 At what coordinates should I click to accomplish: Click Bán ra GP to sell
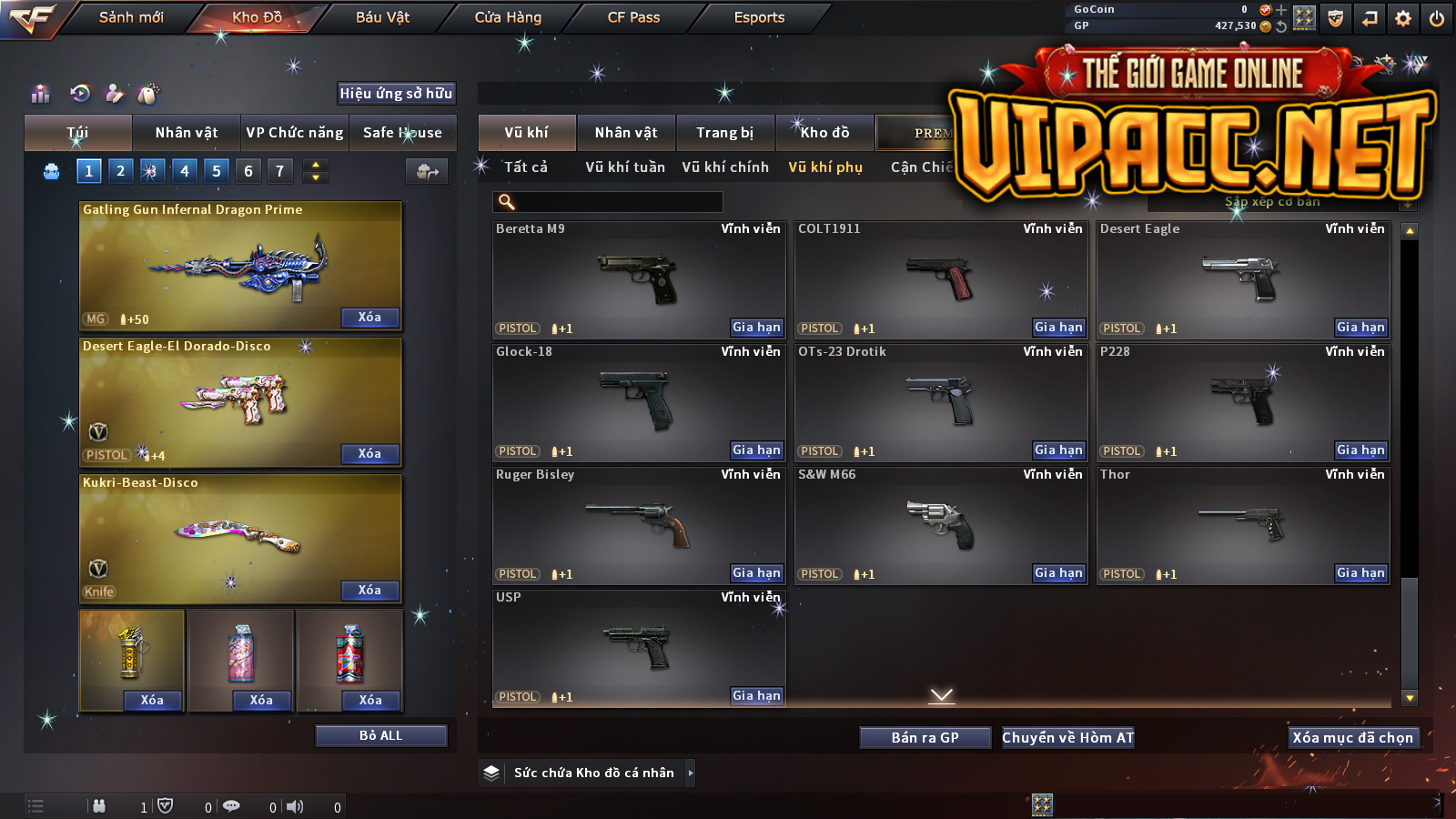click(925, 738)
